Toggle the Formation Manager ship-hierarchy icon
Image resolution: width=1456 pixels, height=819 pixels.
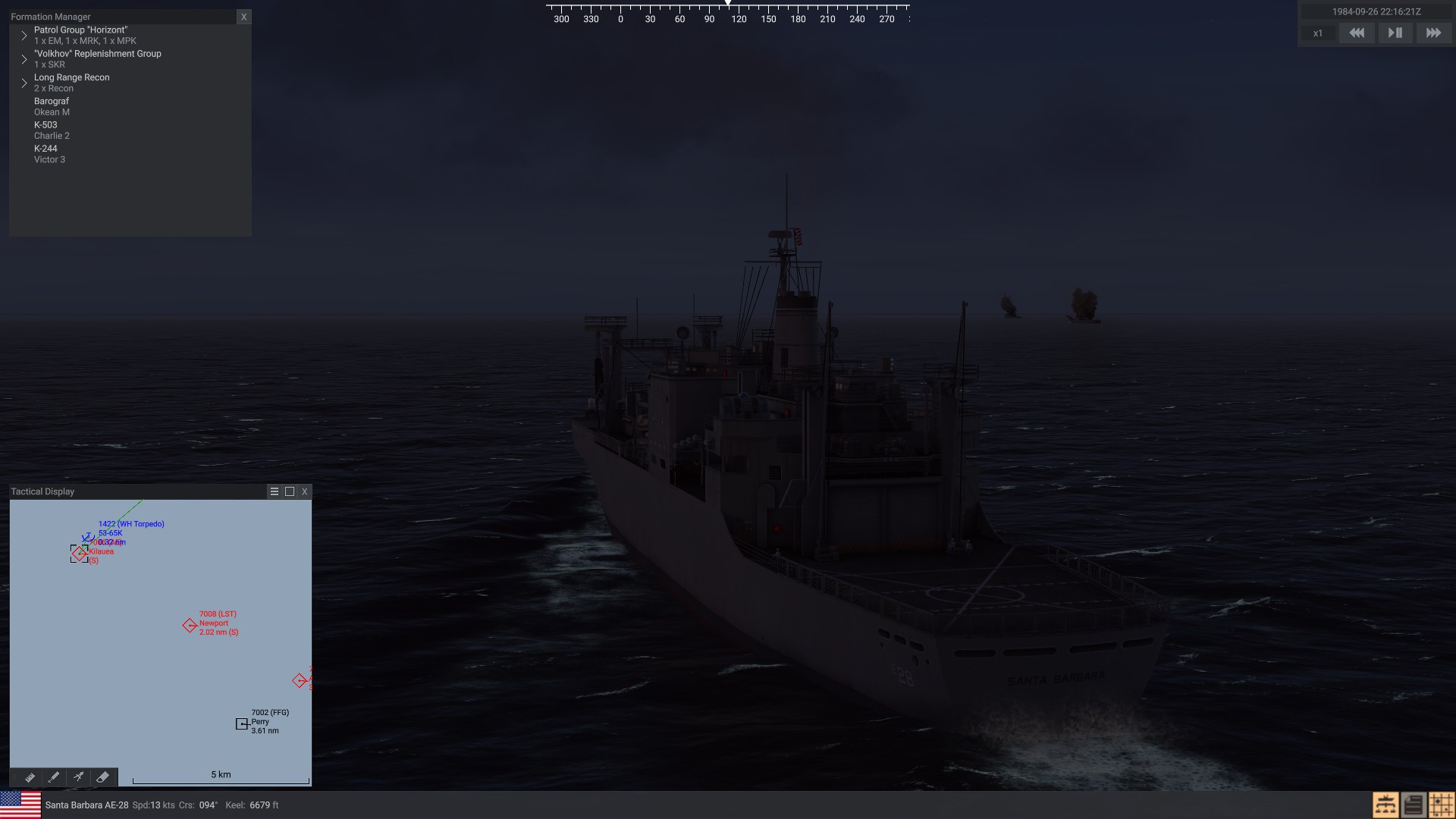[x=1385, y=805]
